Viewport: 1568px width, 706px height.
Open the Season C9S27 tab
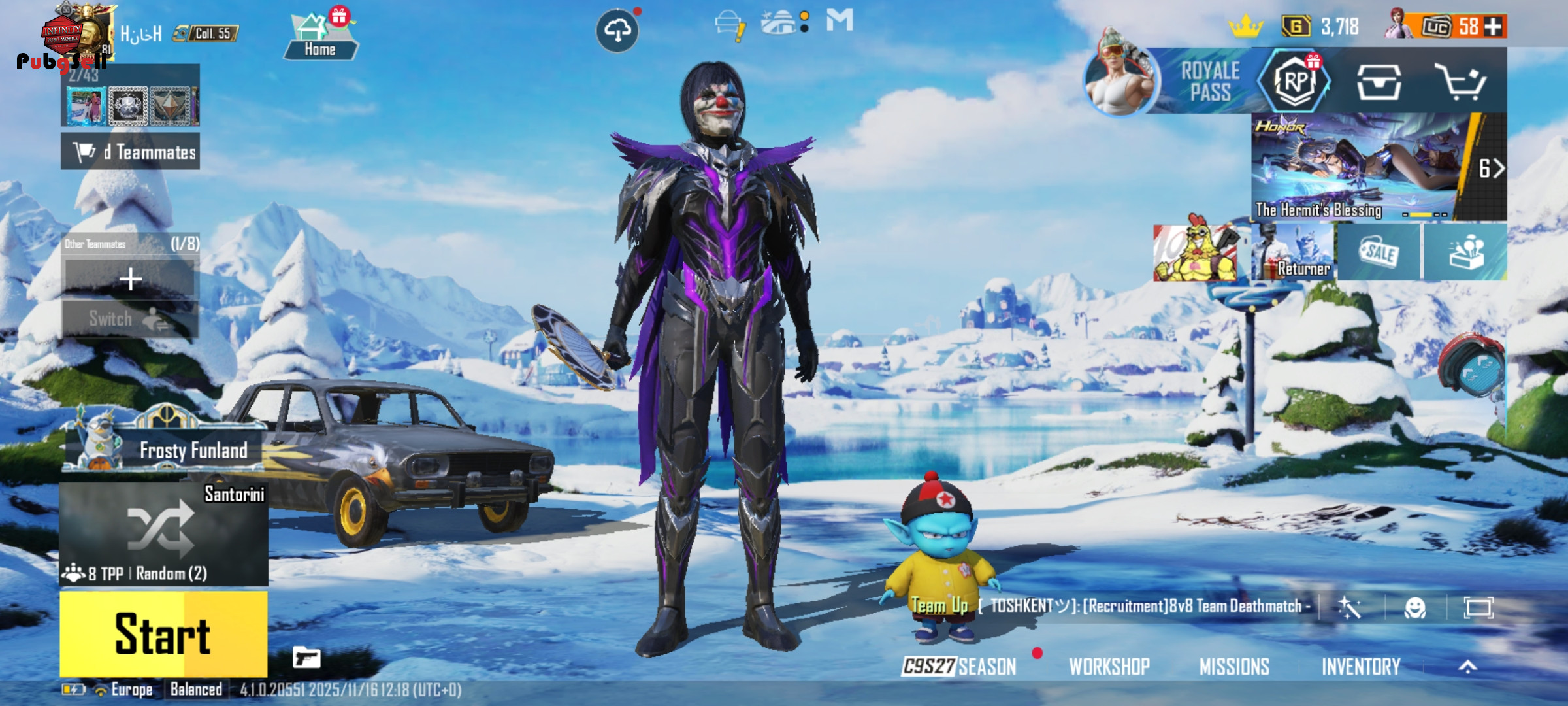click(959, 666)
